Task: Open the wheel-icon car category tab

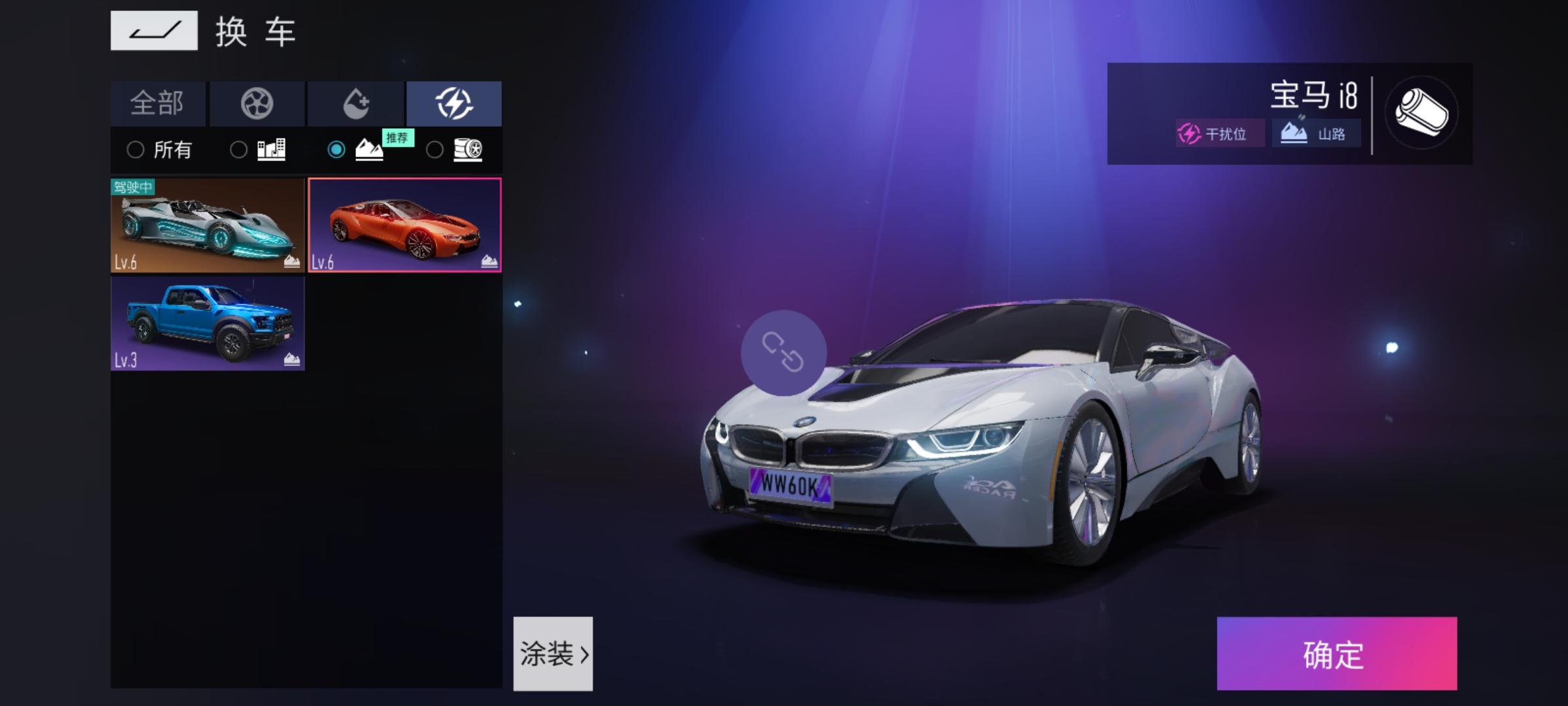Action: tap(257, 103)
